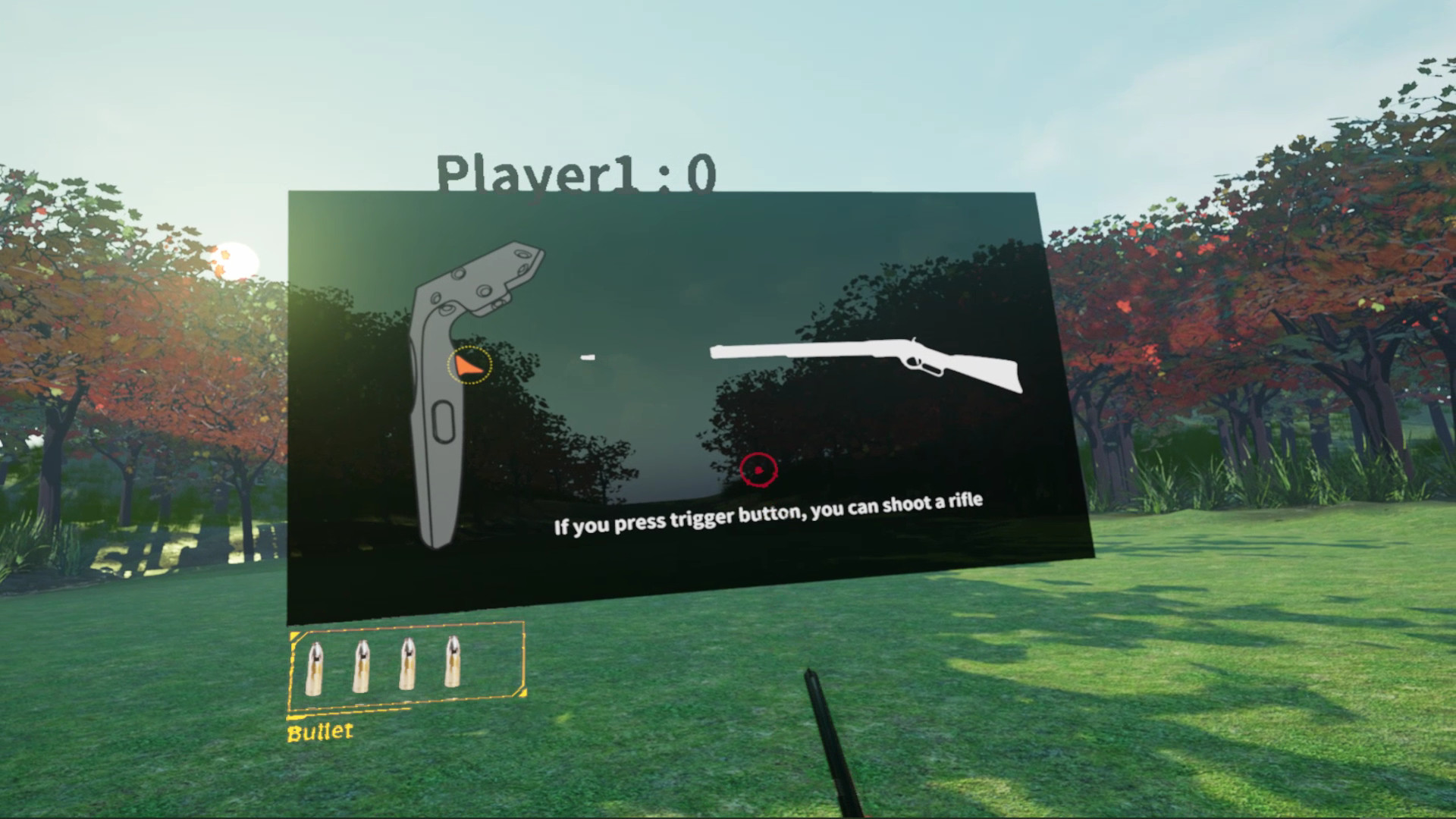Click the red crosshair reticle

pos(760,469)
